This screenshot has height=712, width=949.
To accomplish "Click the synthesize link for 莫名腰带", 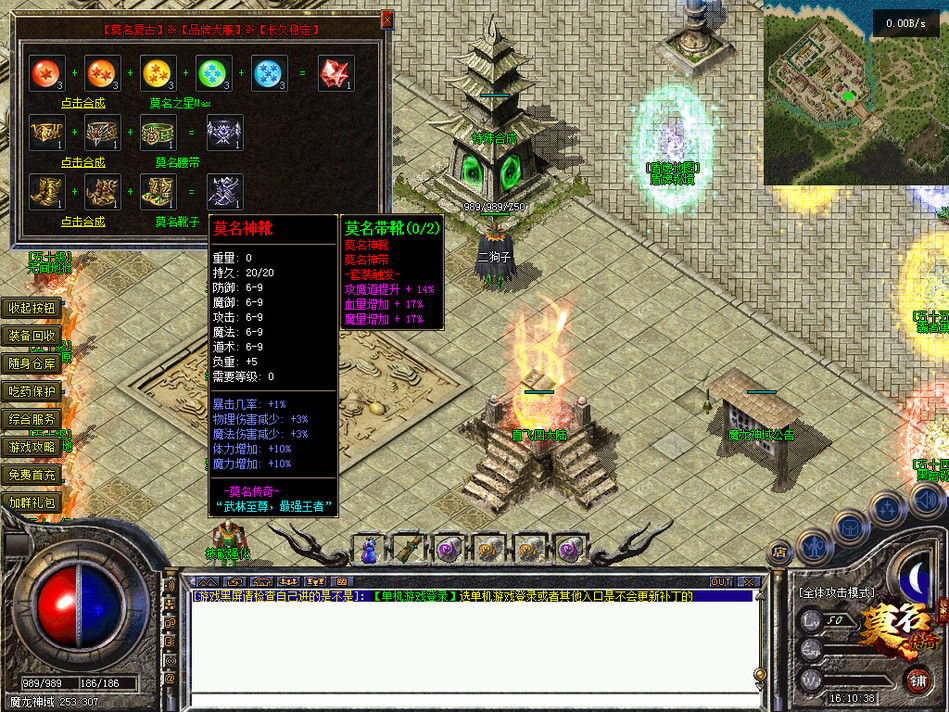I will click(x=83, y=162).
